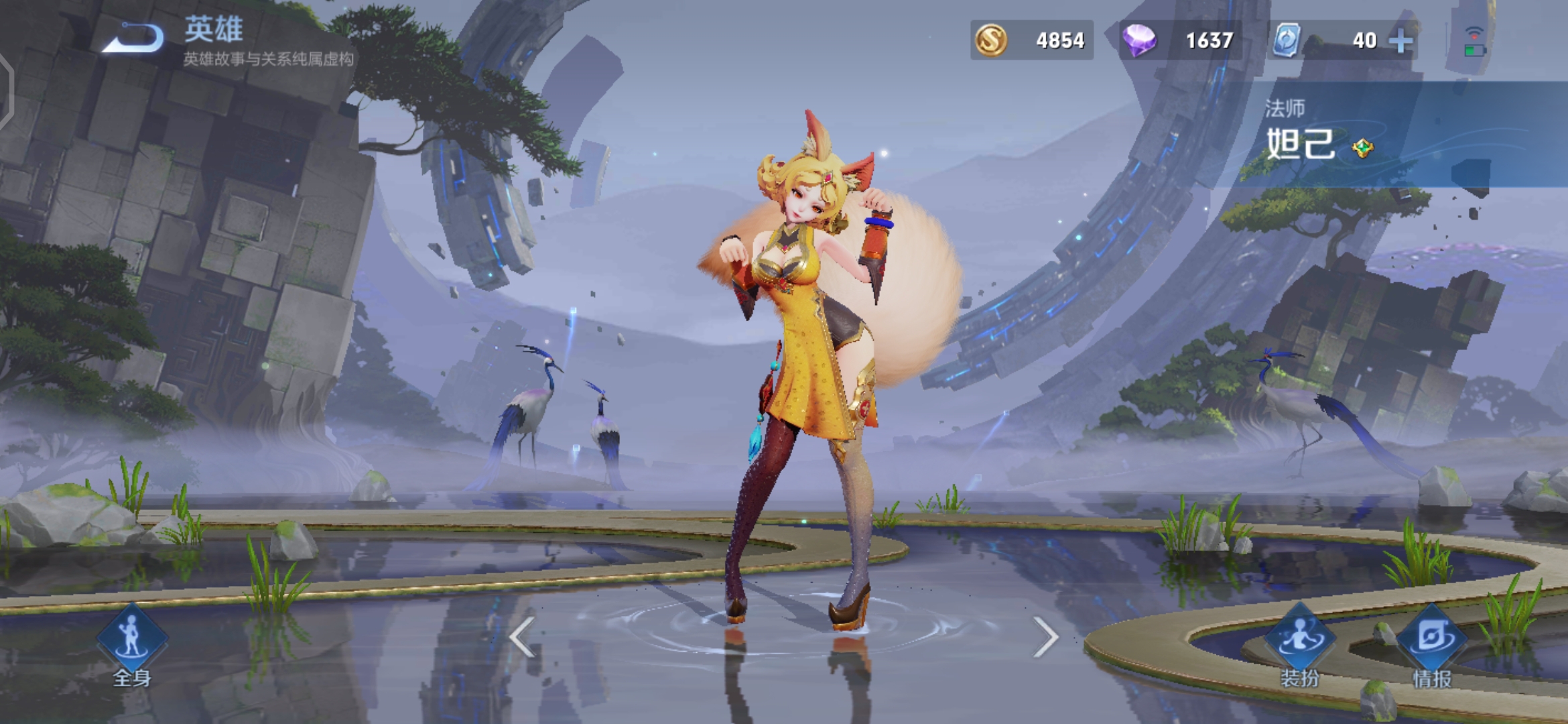
Task: Tap the green gem beside 妲己's name
Action: pos(1362,147)
